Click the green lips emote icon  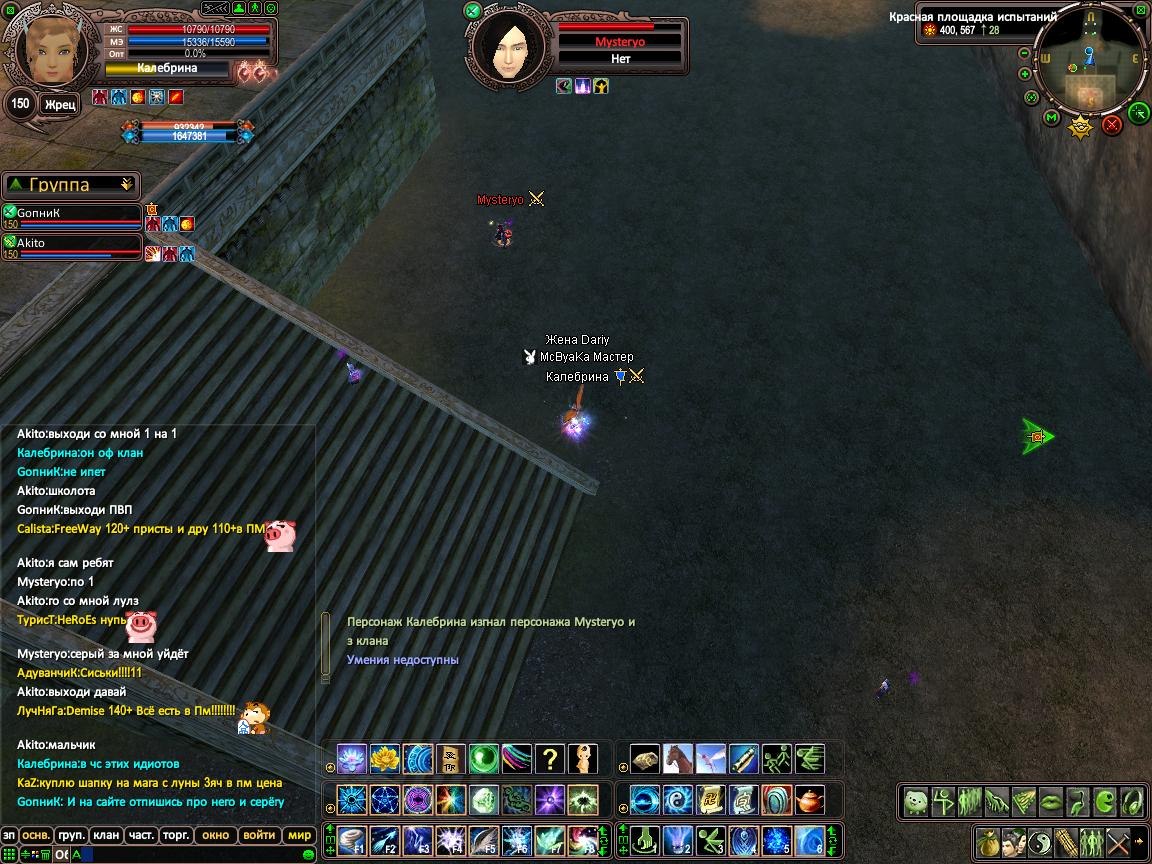[x=1050, y=801]
